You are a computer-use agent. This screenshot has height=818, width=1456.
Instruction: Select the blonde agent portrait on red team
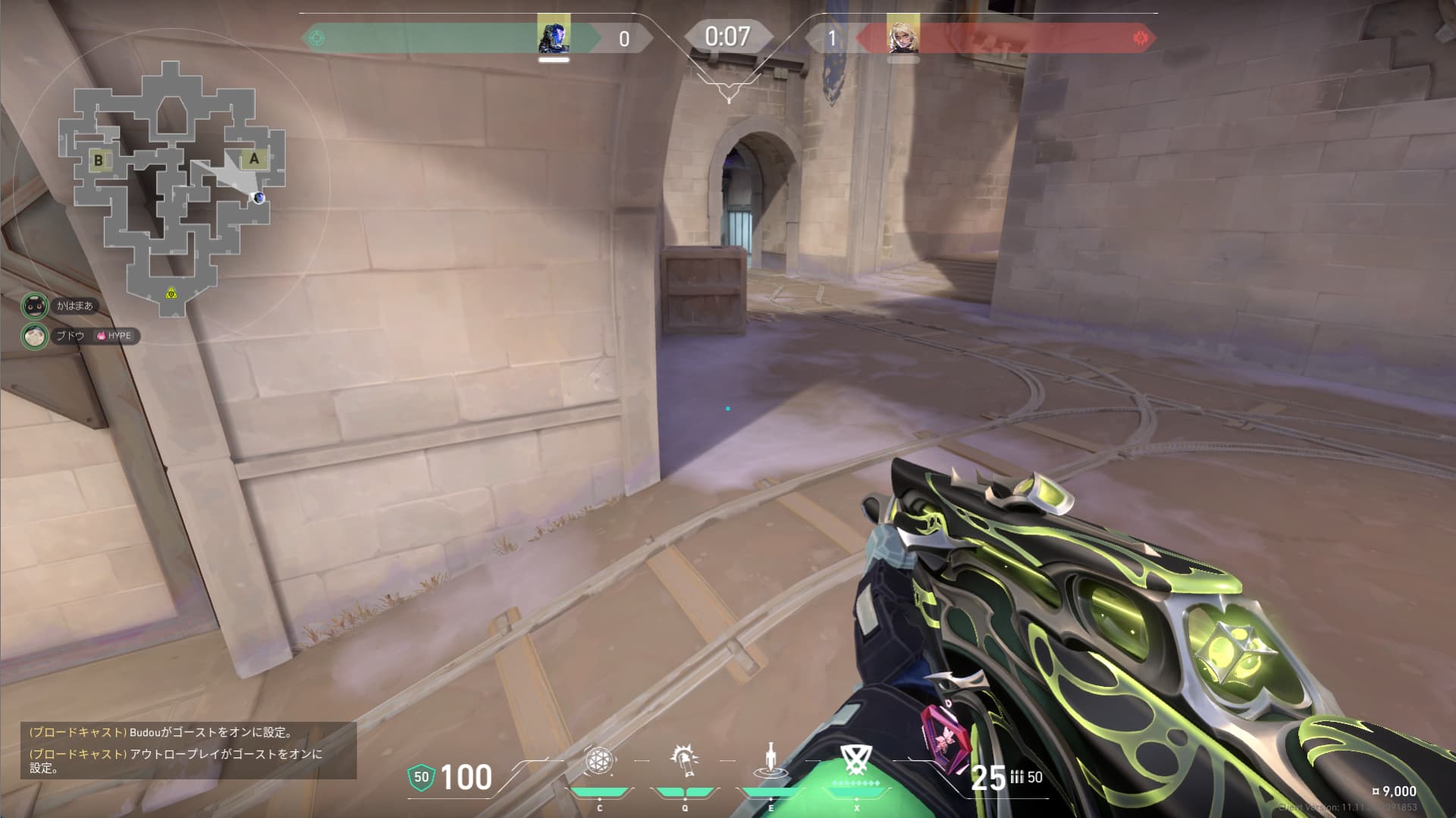902,36
